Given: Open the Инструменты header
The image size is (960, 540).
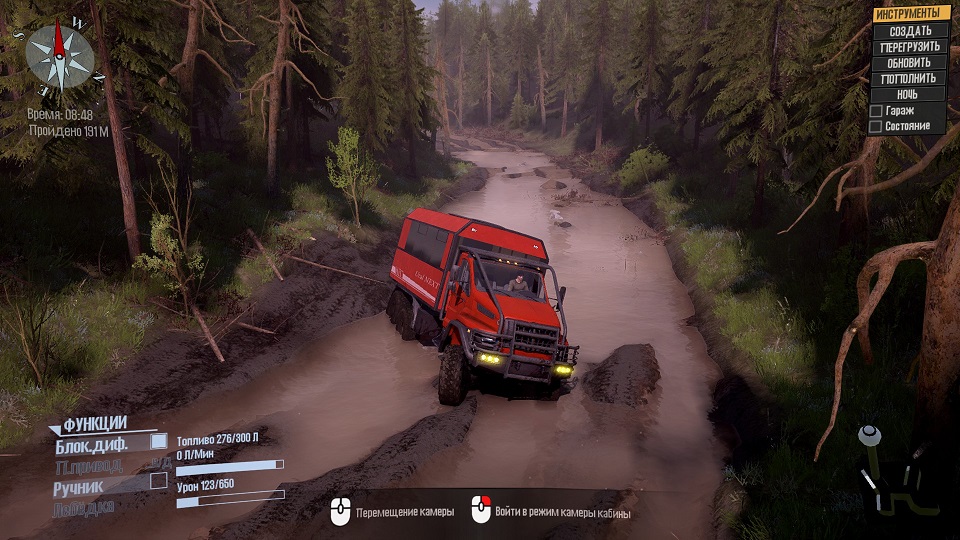Looking at the screenshot, I should click(x=911, y=13).
